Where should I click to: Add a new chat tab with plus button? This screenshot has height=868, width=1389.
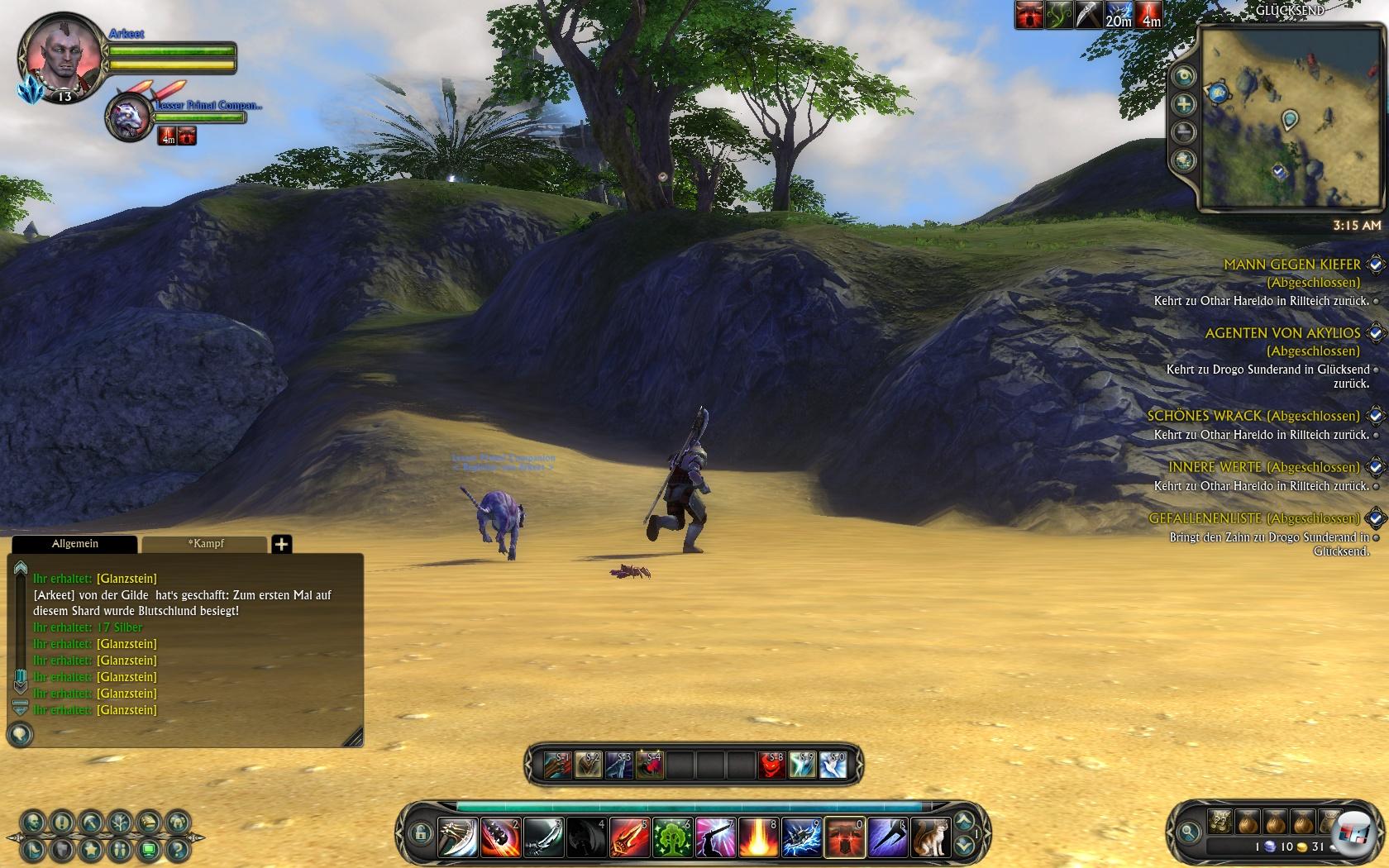282,544
